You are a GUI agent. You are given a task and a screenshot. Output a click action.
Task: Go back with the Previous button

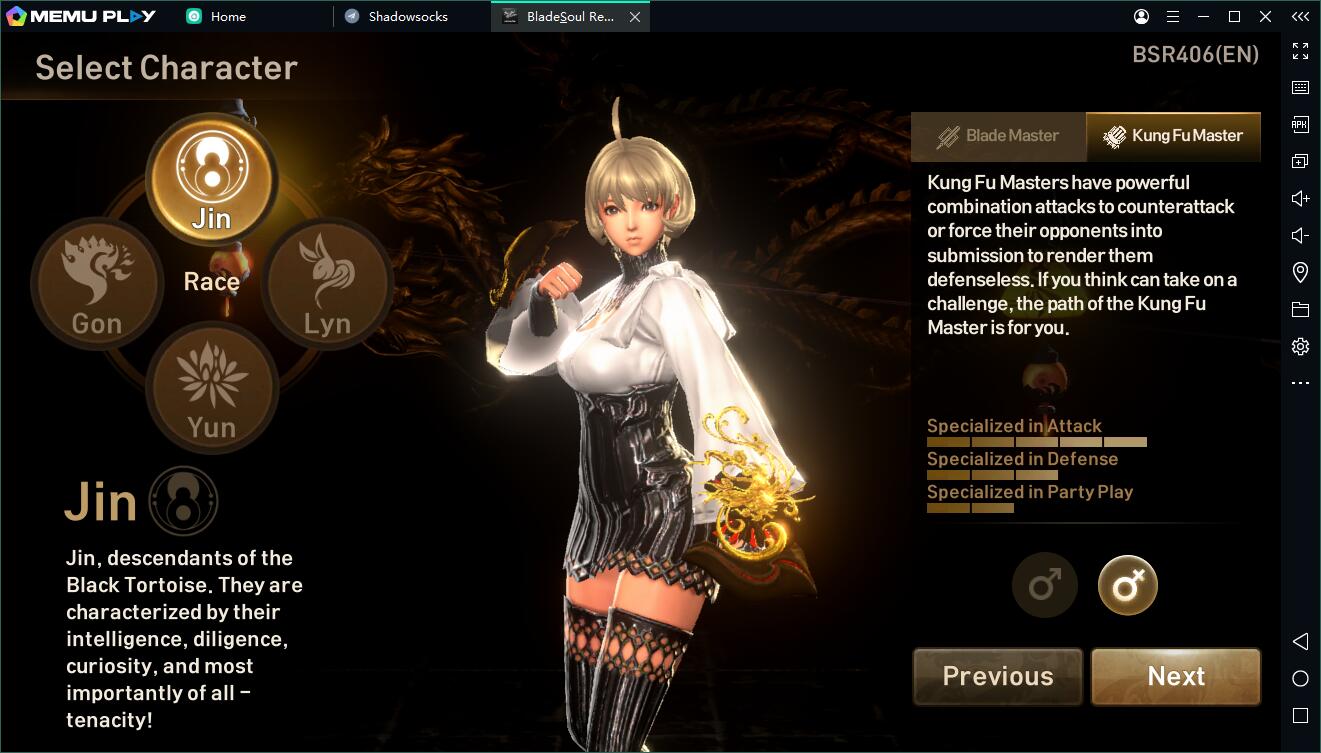(x=997, y=676)
